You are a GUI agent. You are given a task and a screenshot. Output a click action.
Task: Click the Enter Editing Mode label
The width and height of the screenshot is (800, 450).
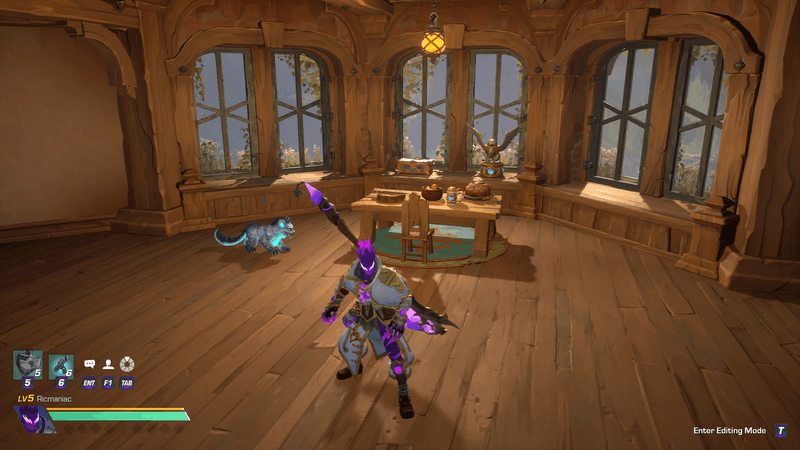tap(729, 431)
